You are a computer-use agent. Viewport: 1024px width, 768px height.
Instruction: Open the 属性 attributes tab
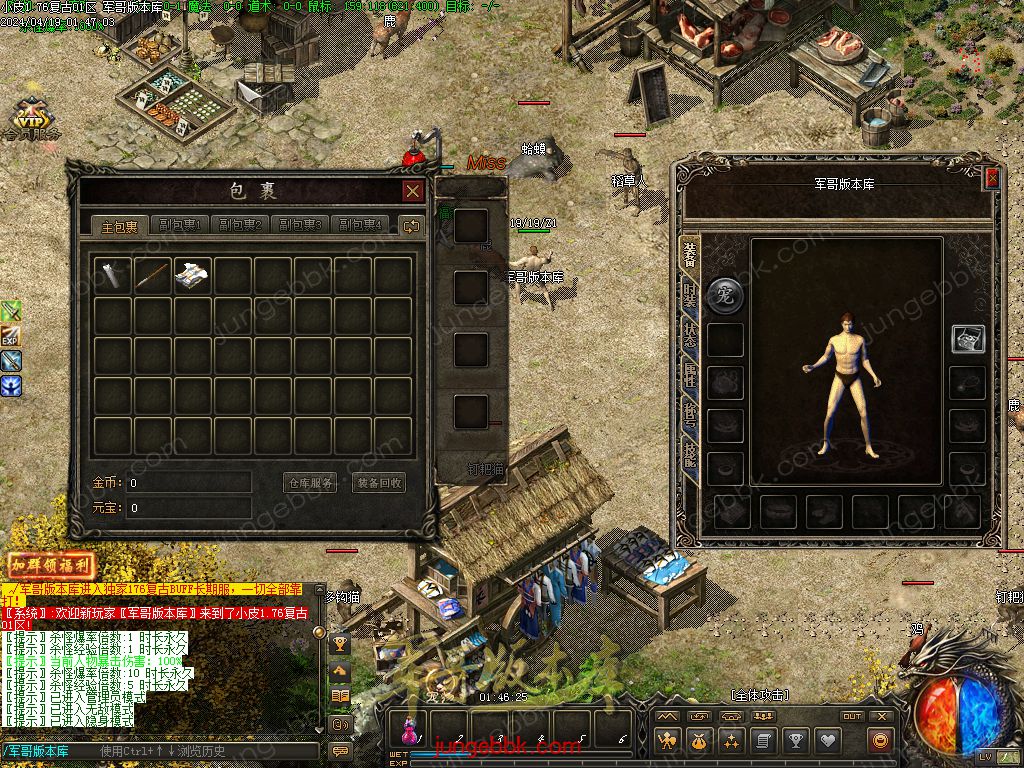tap(690, 377)
